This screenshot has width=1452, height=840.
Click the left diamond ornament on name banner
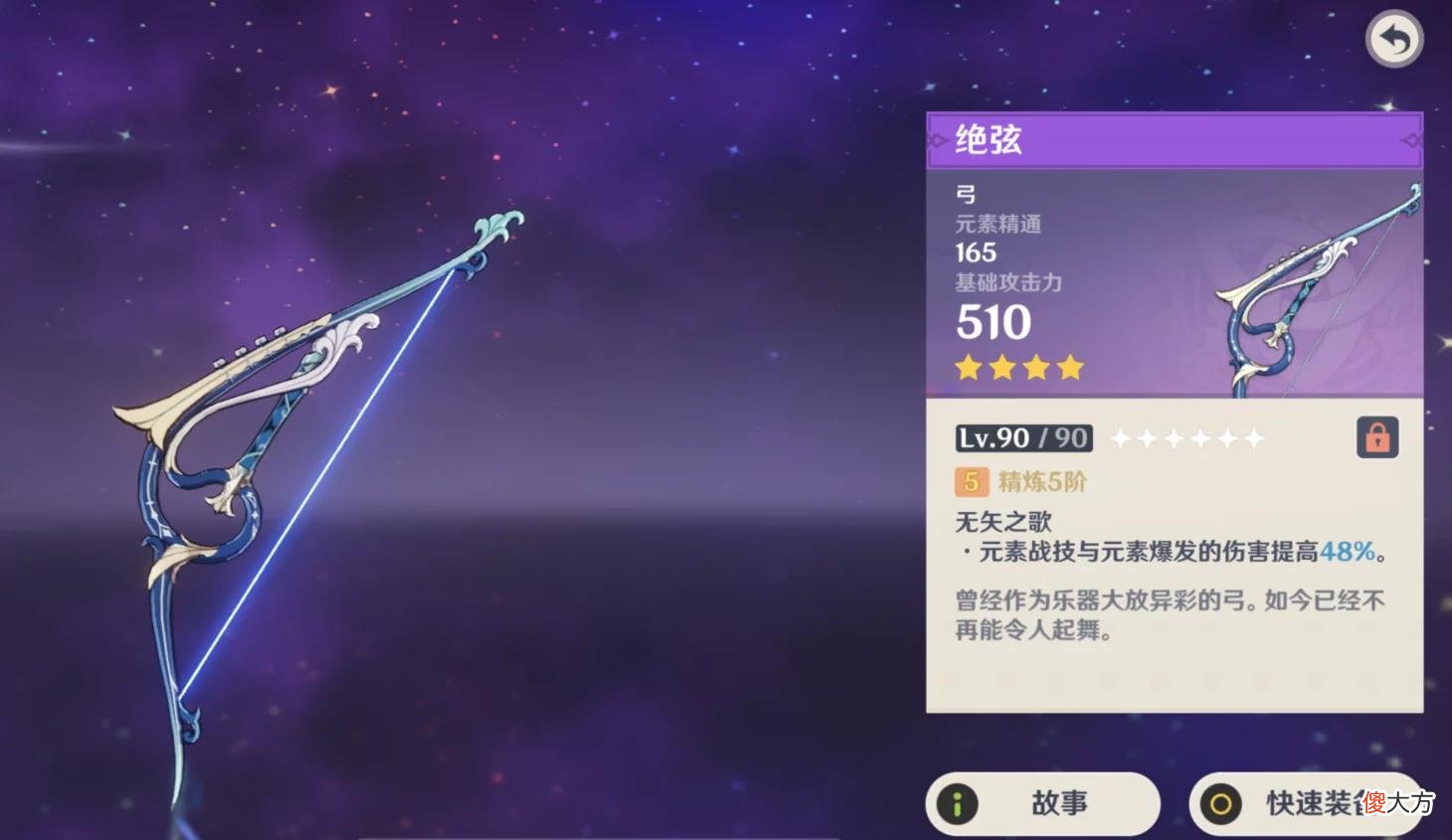click(938, 140)
